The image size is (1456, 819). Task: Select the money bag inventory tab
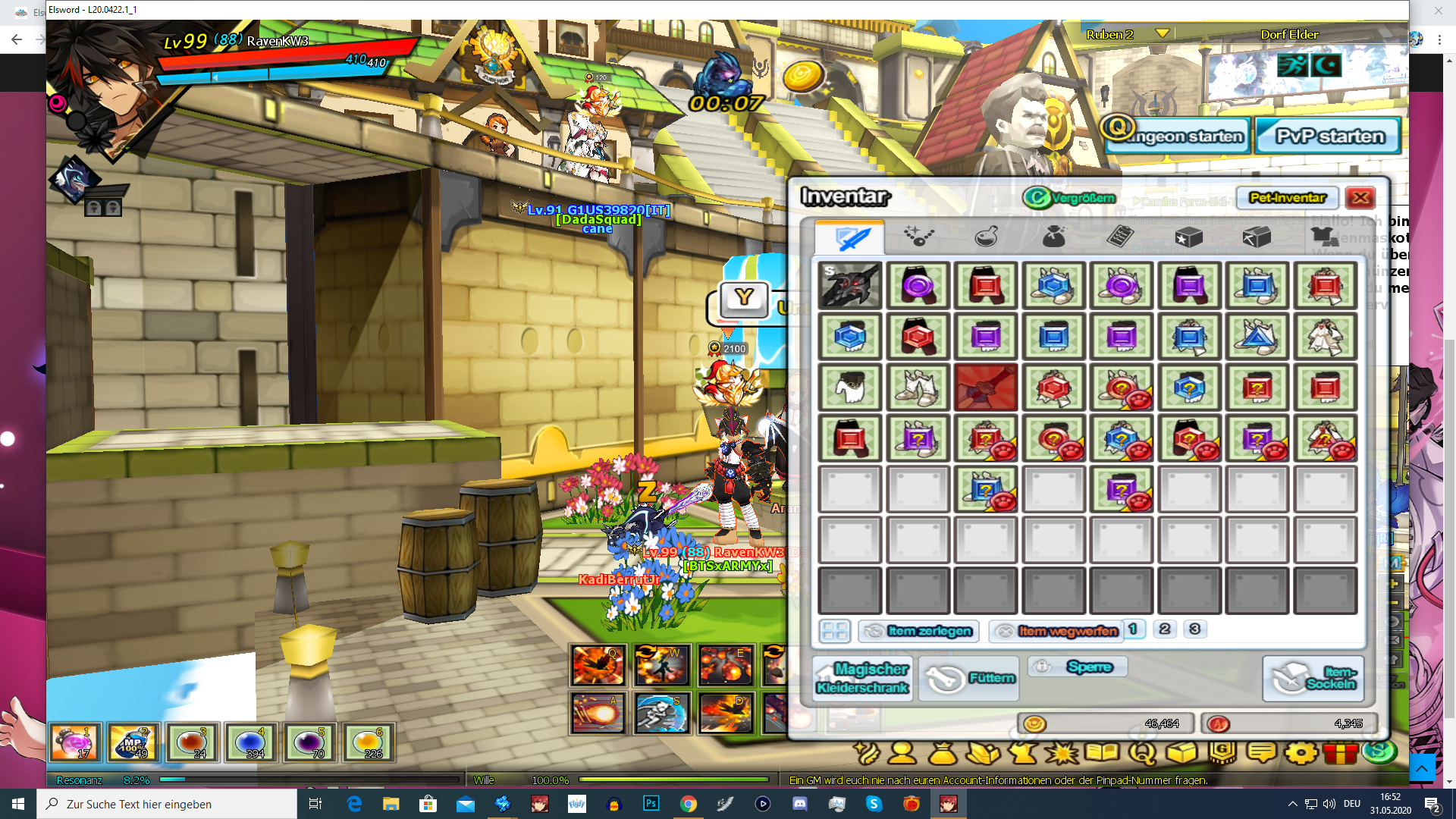(x=1053, y=237)
